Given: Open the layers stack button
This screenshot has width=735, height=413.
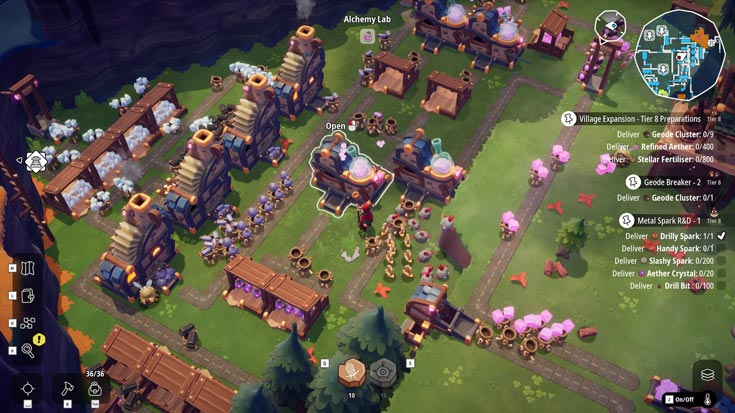Looking at the screenshot, I should (707, 375).
